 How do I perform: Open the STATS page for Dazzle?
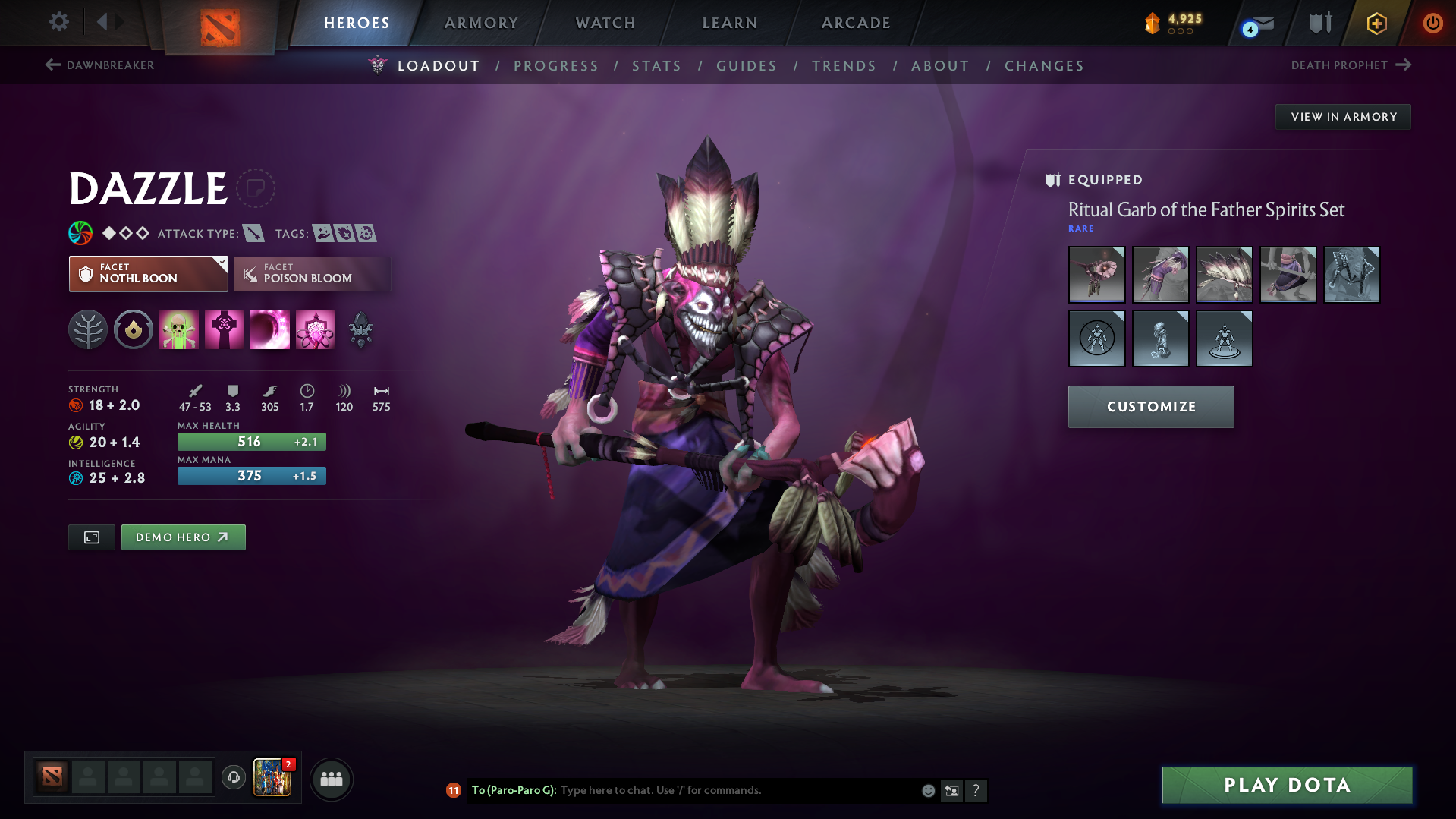click(x=656, y=66)
